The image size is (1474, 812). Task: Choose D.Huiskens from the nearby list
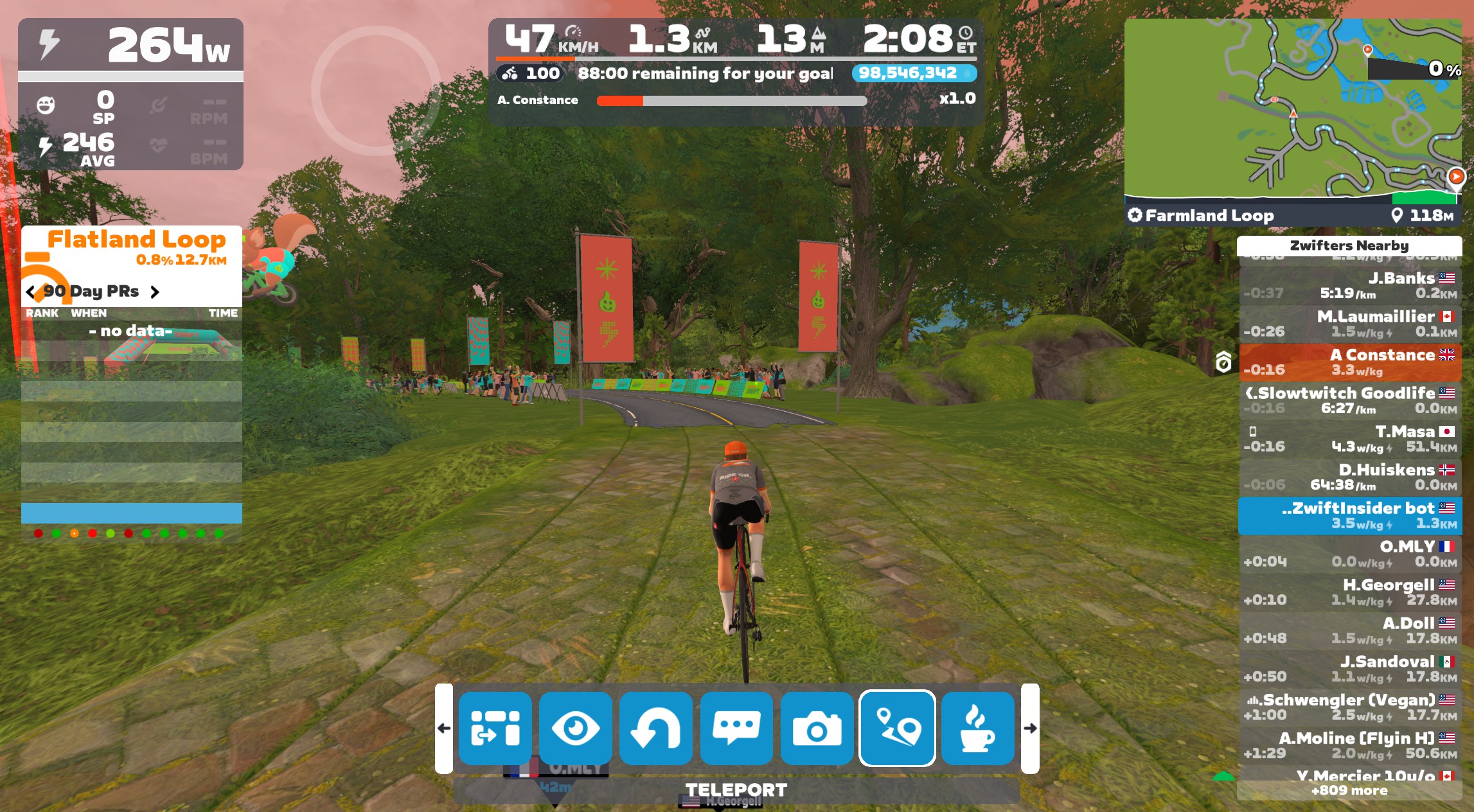tap(1349, 477)
